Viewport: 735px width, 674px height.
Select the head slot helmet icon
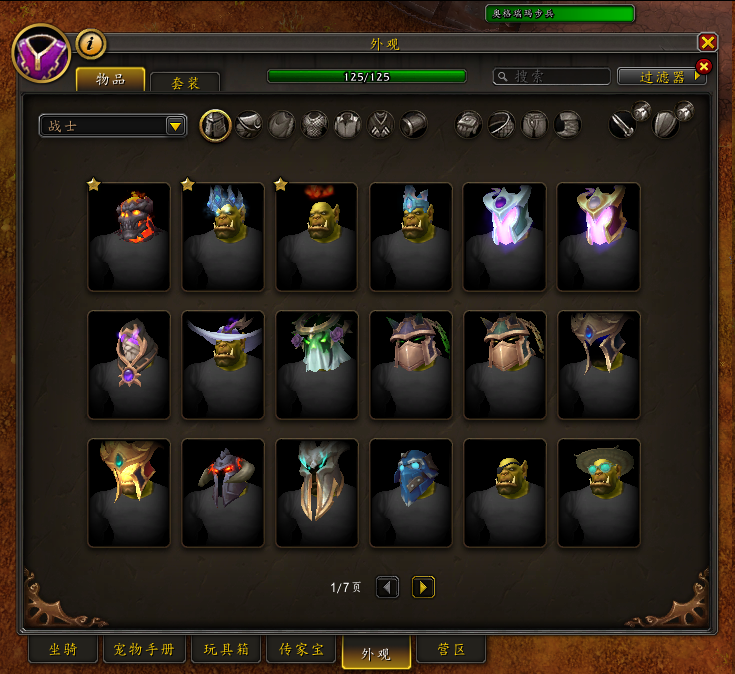(x=216, y=125)
